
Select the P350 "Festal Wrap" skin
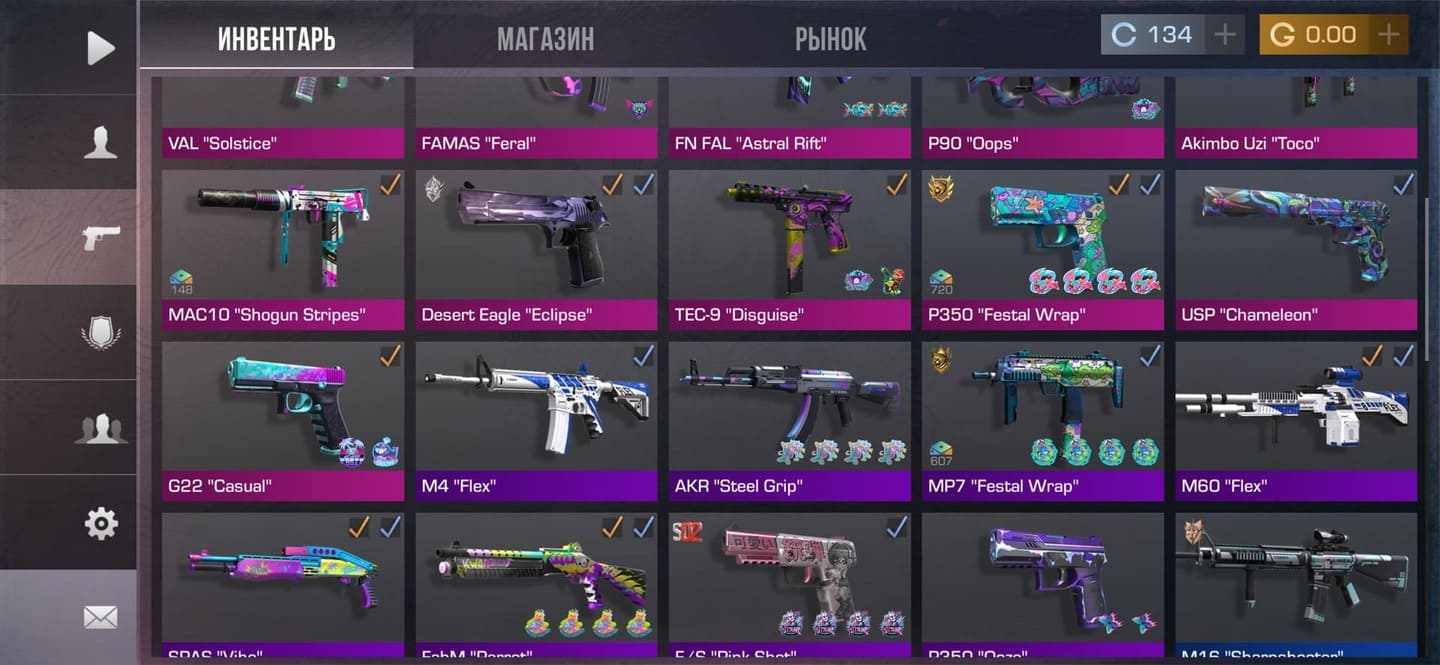[1042, 248]
